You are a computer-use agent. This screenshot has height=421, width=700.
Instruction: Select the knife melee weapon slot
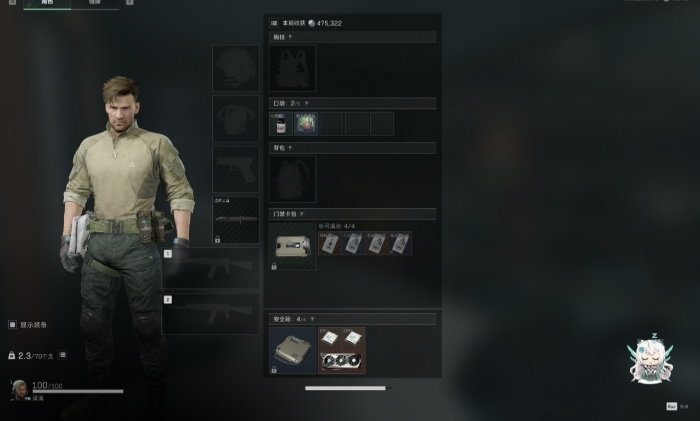tap(236, 219)
